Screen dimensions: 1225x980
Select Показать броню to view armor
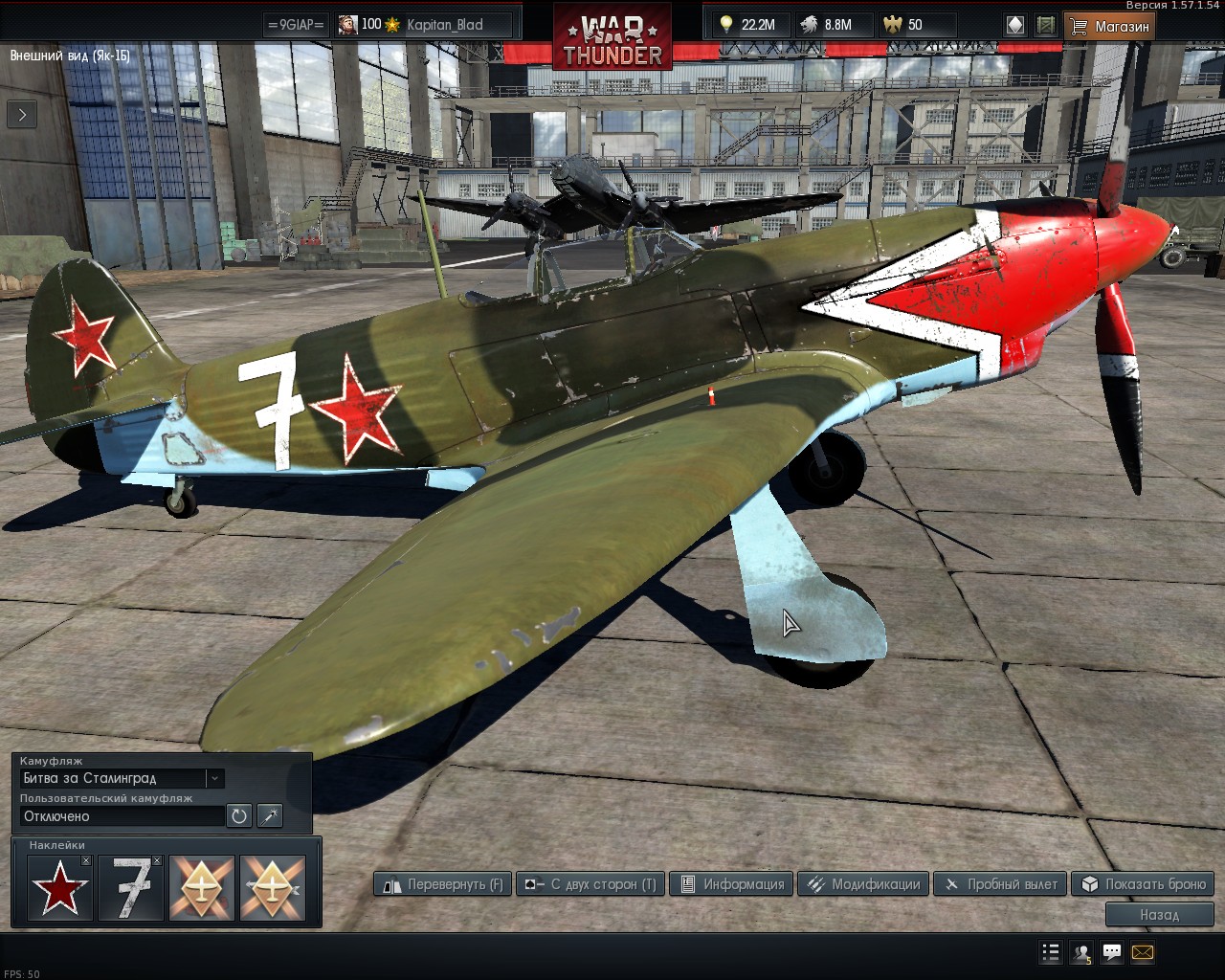point(1143,884)
